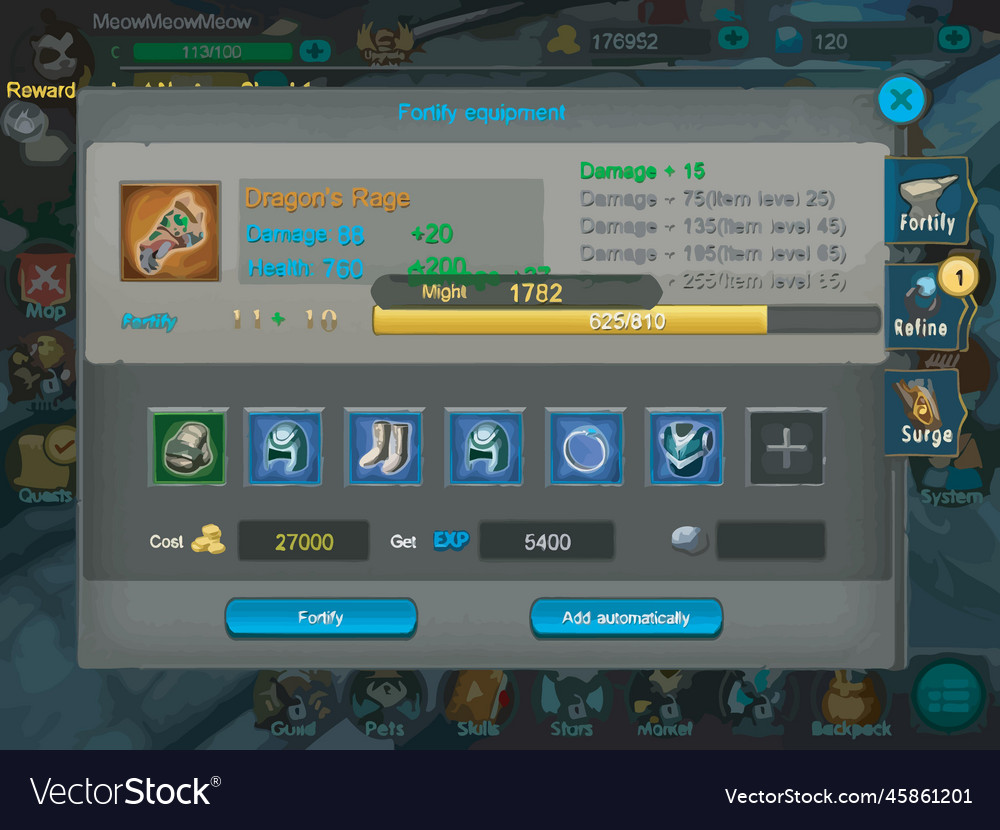Buy more diamonds with plus button
The image size is (1000, 830).
point(953,39)
